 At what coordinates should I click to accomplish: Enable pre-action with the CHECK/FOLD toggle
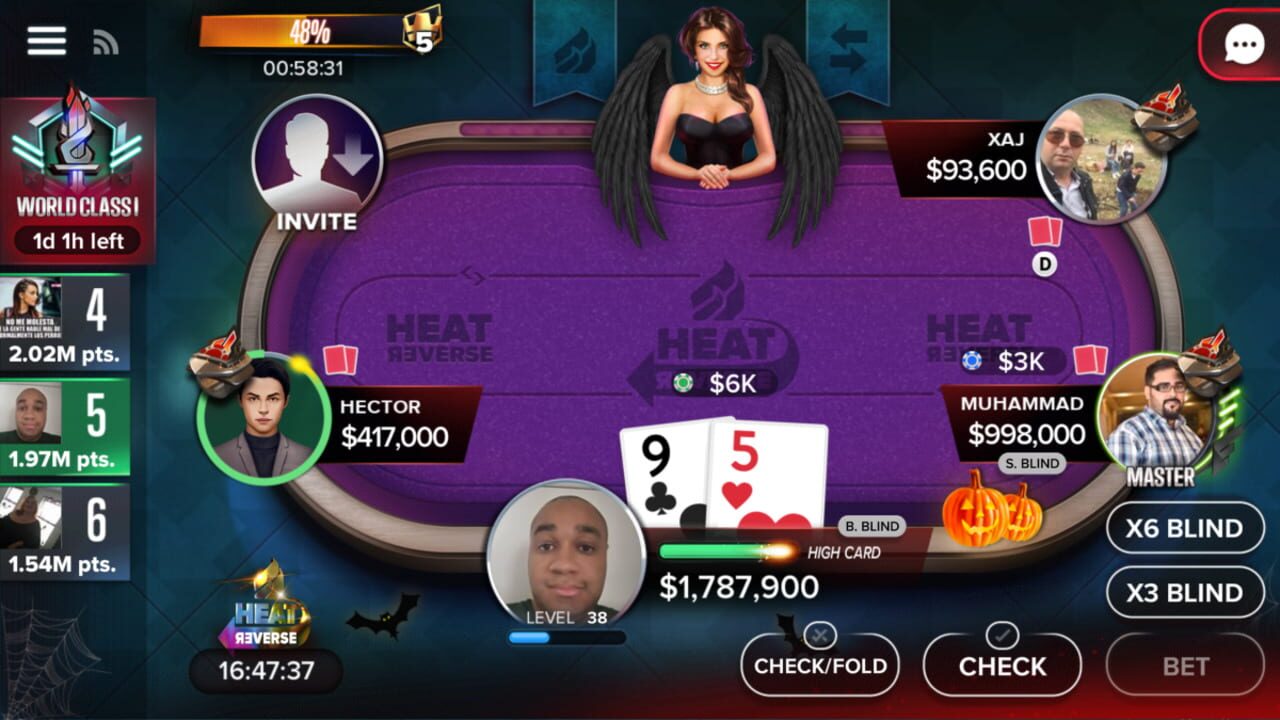(818, 663)
